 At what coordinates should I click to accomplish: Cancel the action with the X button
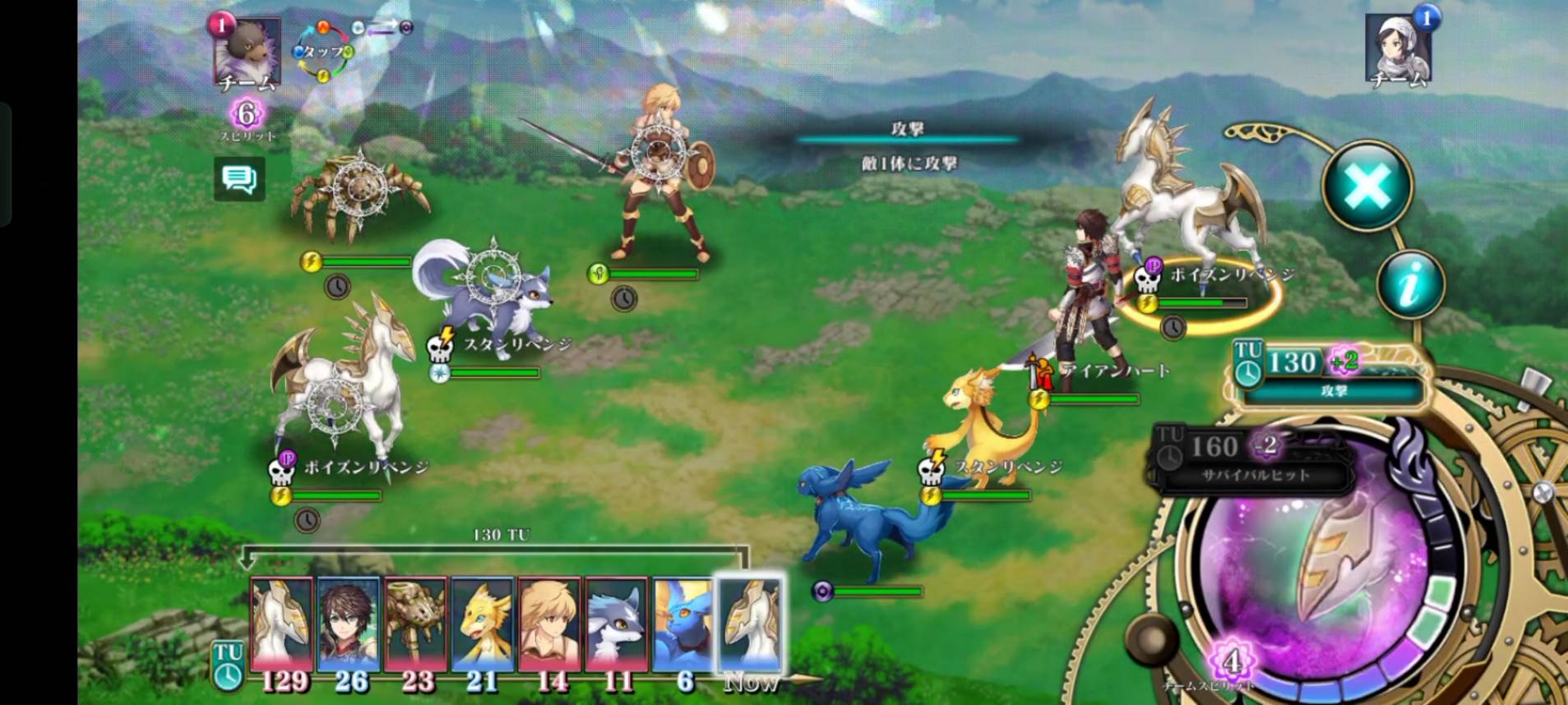1367,186
